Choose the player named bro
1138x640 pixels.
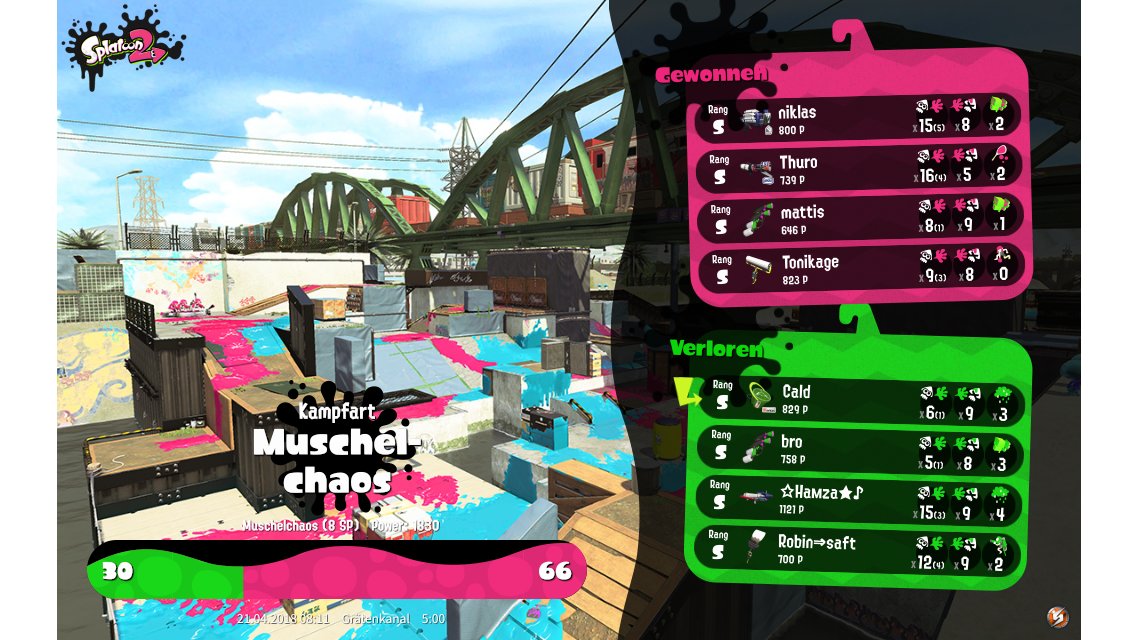(858, 449)
